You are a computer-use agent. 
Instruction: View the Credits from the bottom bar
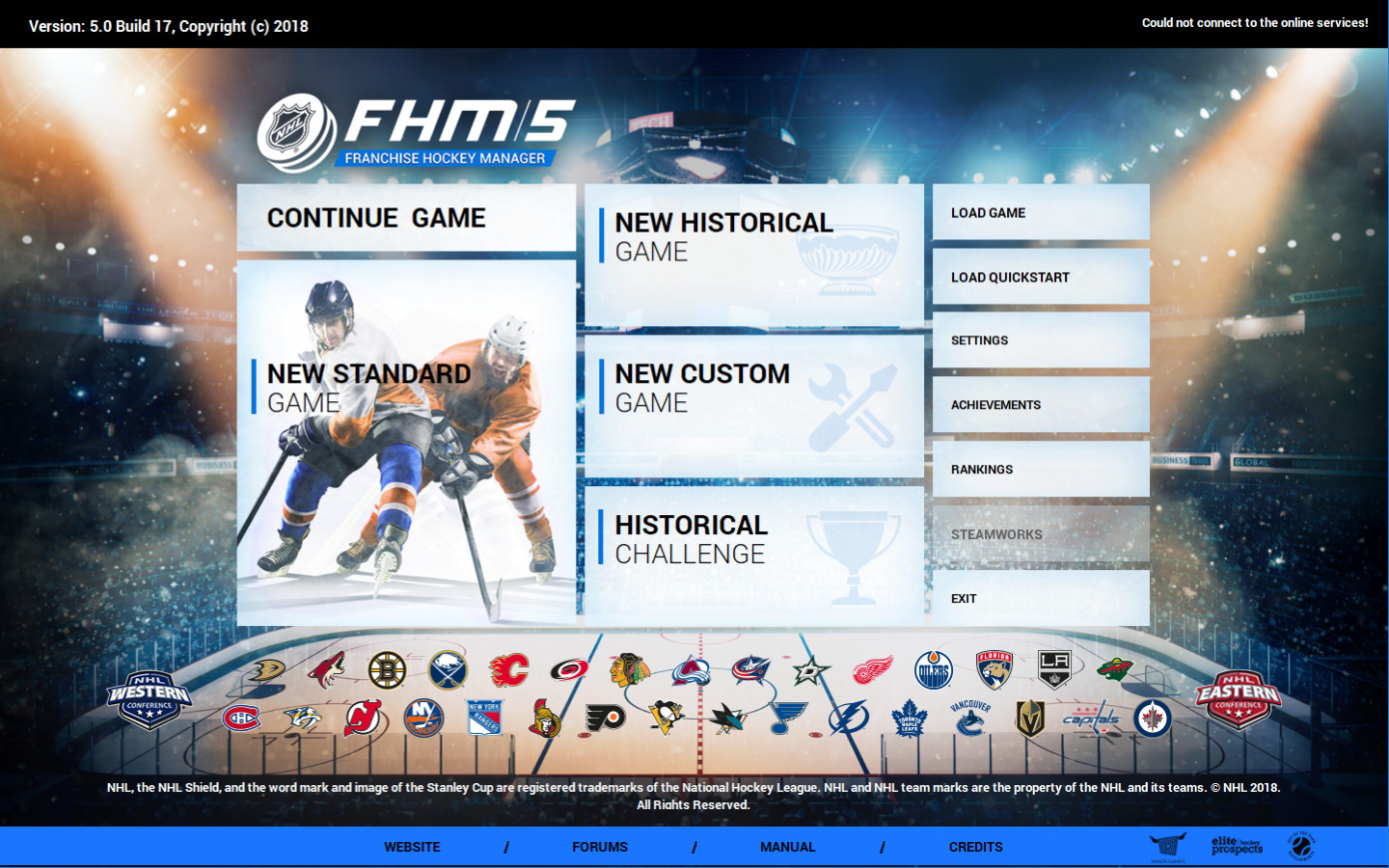[x=975, y=847]
